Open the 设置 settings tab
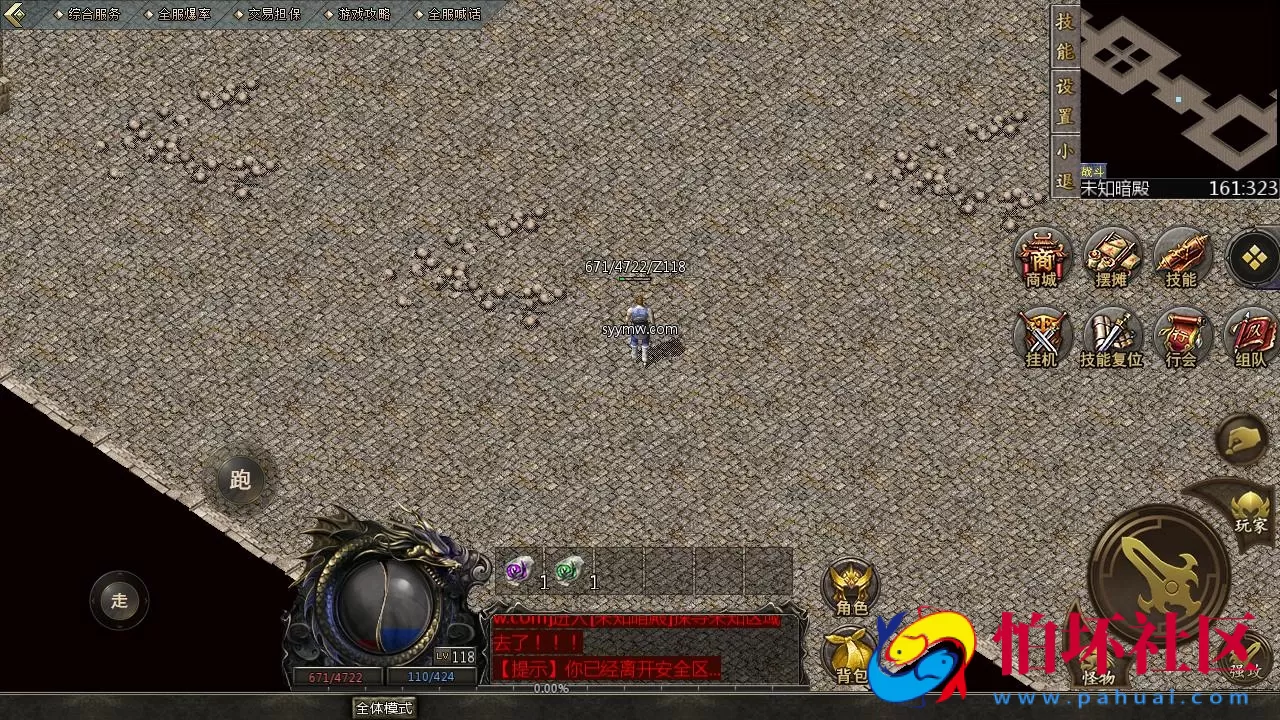1280x720 pixels. point(1065,101)
